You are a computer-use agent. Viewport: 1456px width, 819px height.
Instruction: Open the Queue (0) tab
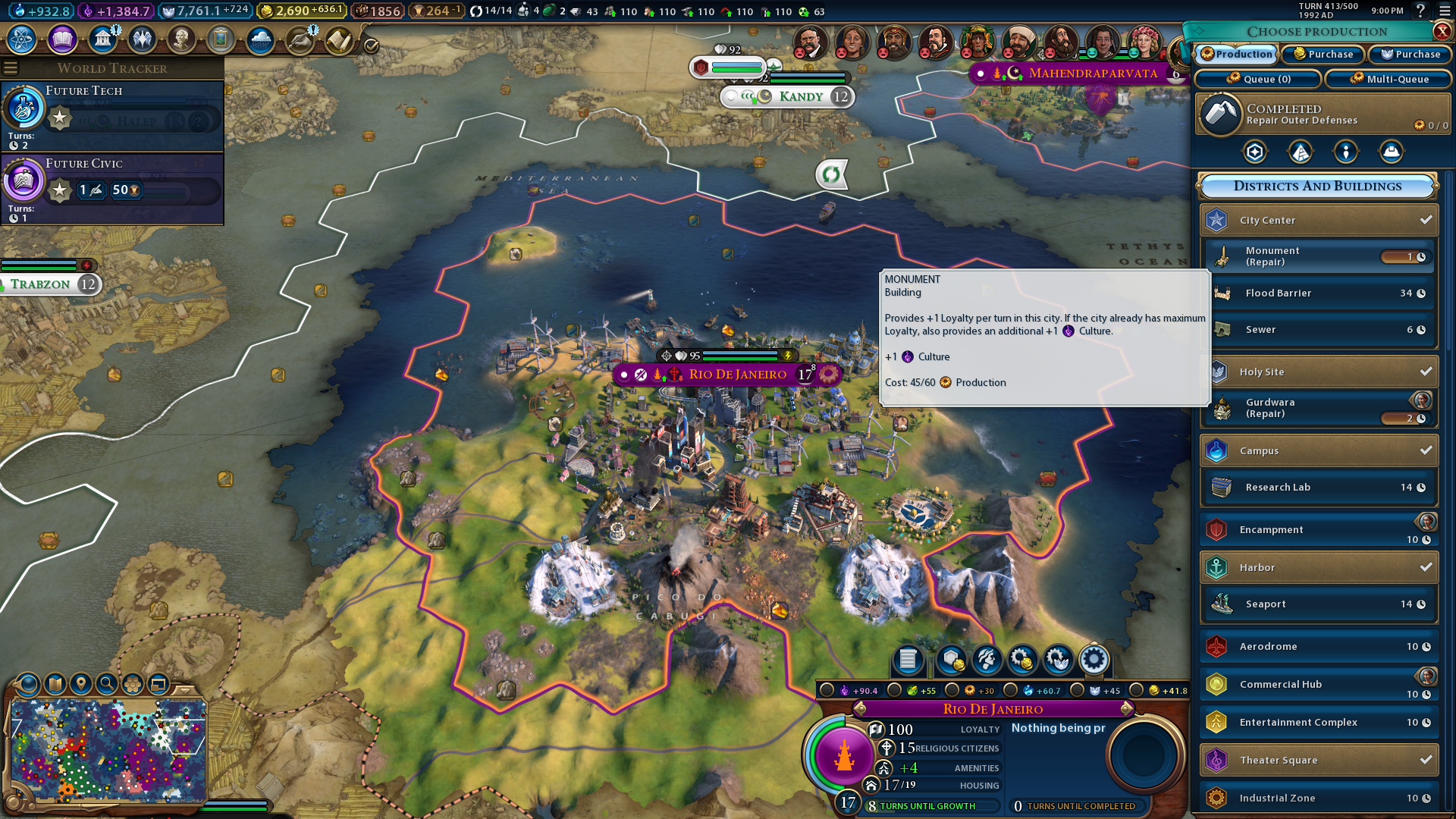coord(1259,79)
